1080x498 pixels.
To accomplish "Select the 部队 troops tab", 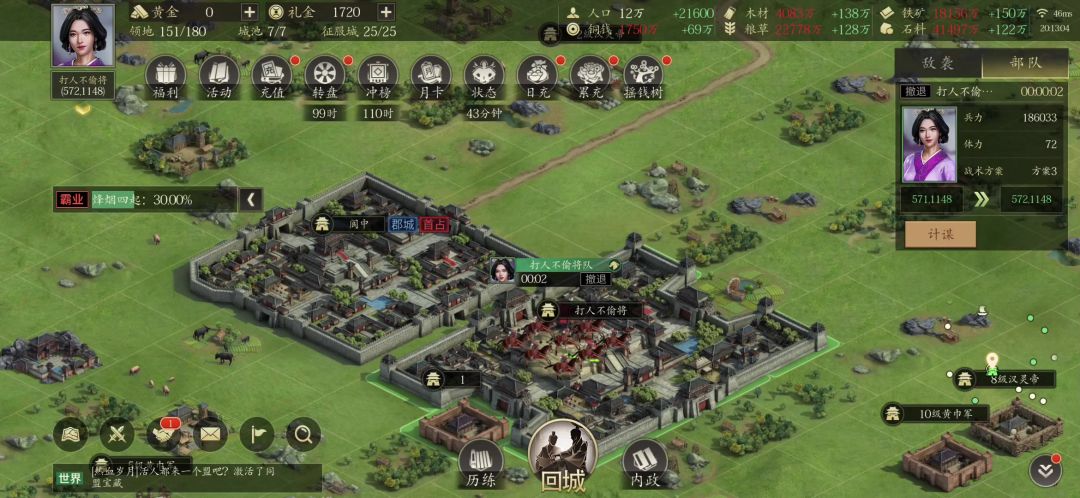I will coord(1025,62).
